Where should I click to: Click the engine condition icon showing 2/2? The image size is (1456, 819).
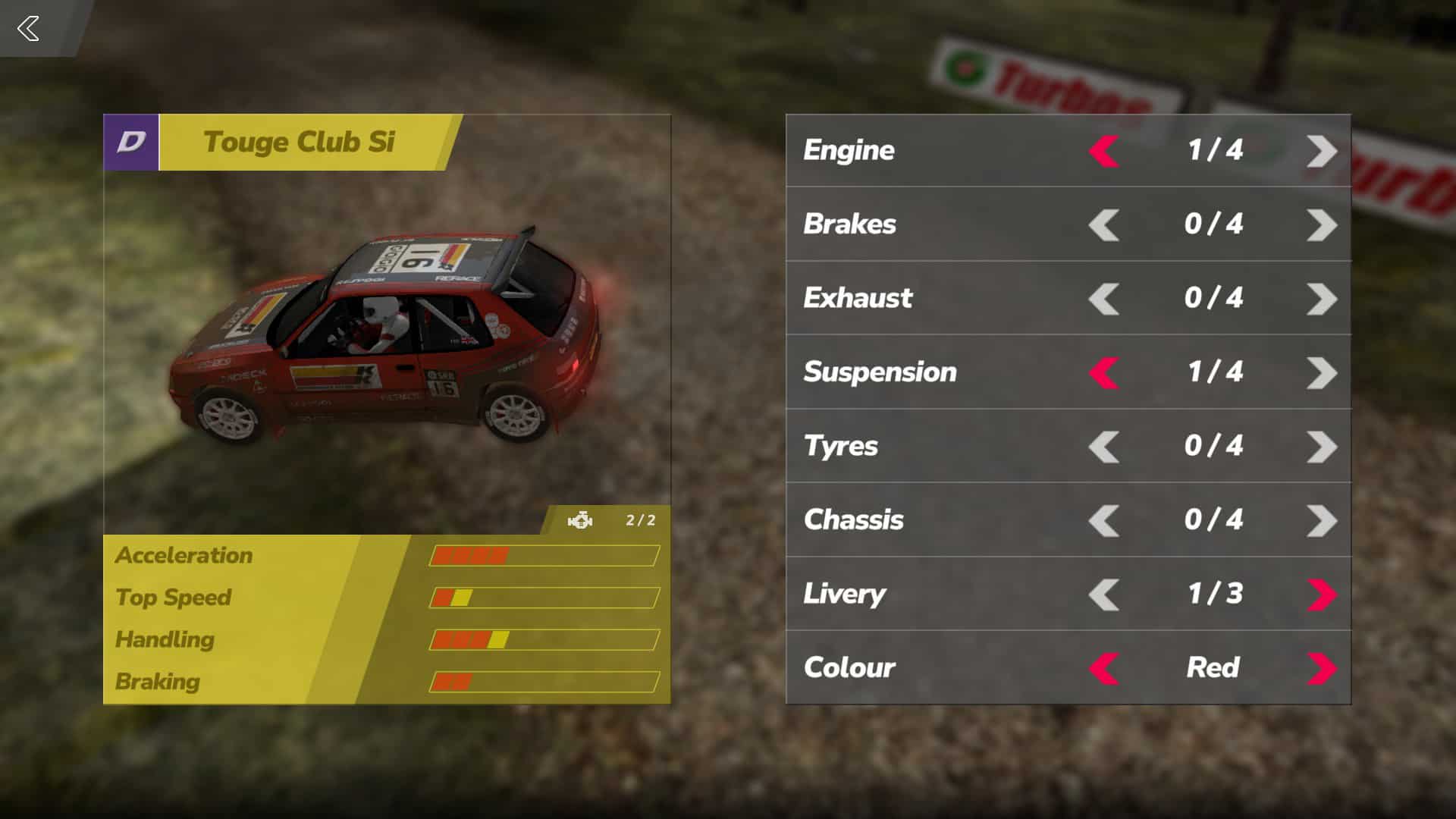coord(579,520)
